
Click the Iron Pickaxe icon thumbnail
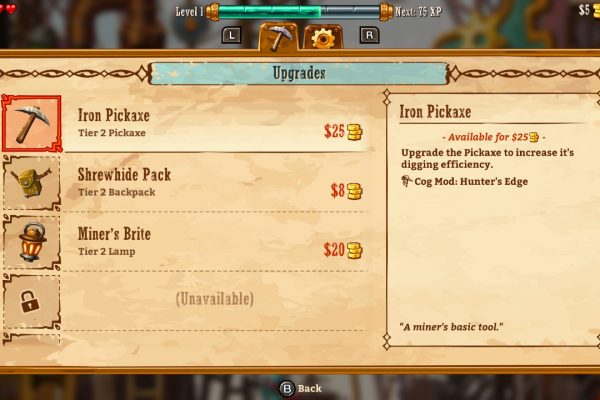point(31,123)
